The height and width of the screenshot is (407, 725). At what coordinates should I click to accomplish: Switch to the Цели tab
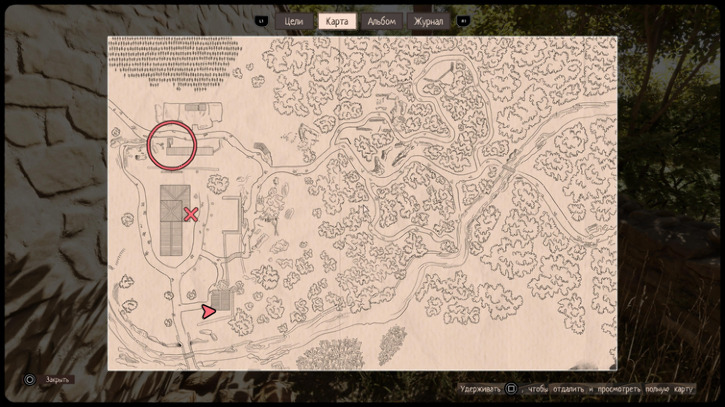pyautogui.click(x=293, y=21)
